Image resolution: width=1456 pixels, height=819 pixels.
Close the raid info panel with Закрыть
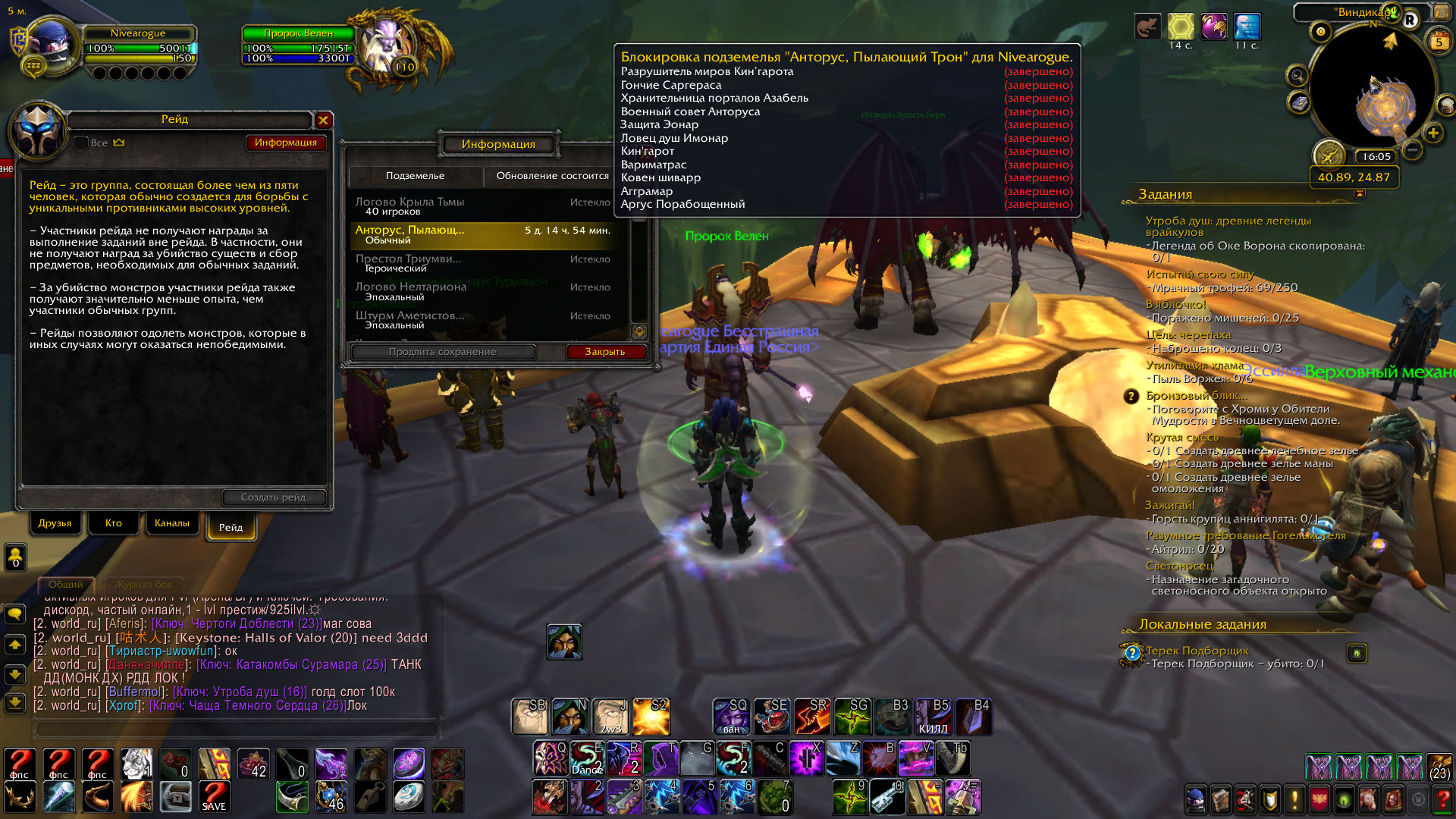[605, 352]
